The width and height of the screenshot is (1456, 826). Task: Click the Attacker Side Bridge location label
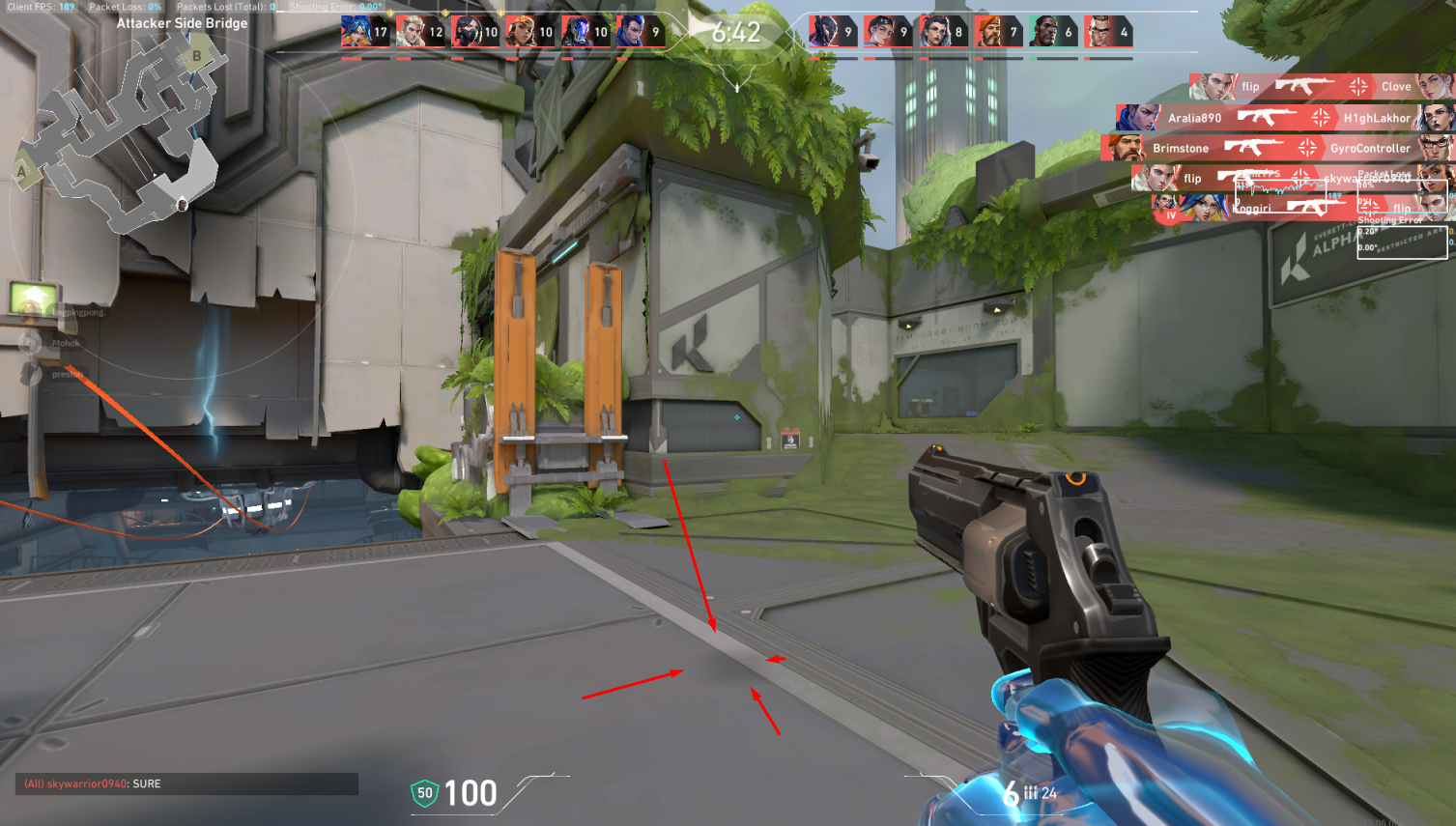point(183,22)
